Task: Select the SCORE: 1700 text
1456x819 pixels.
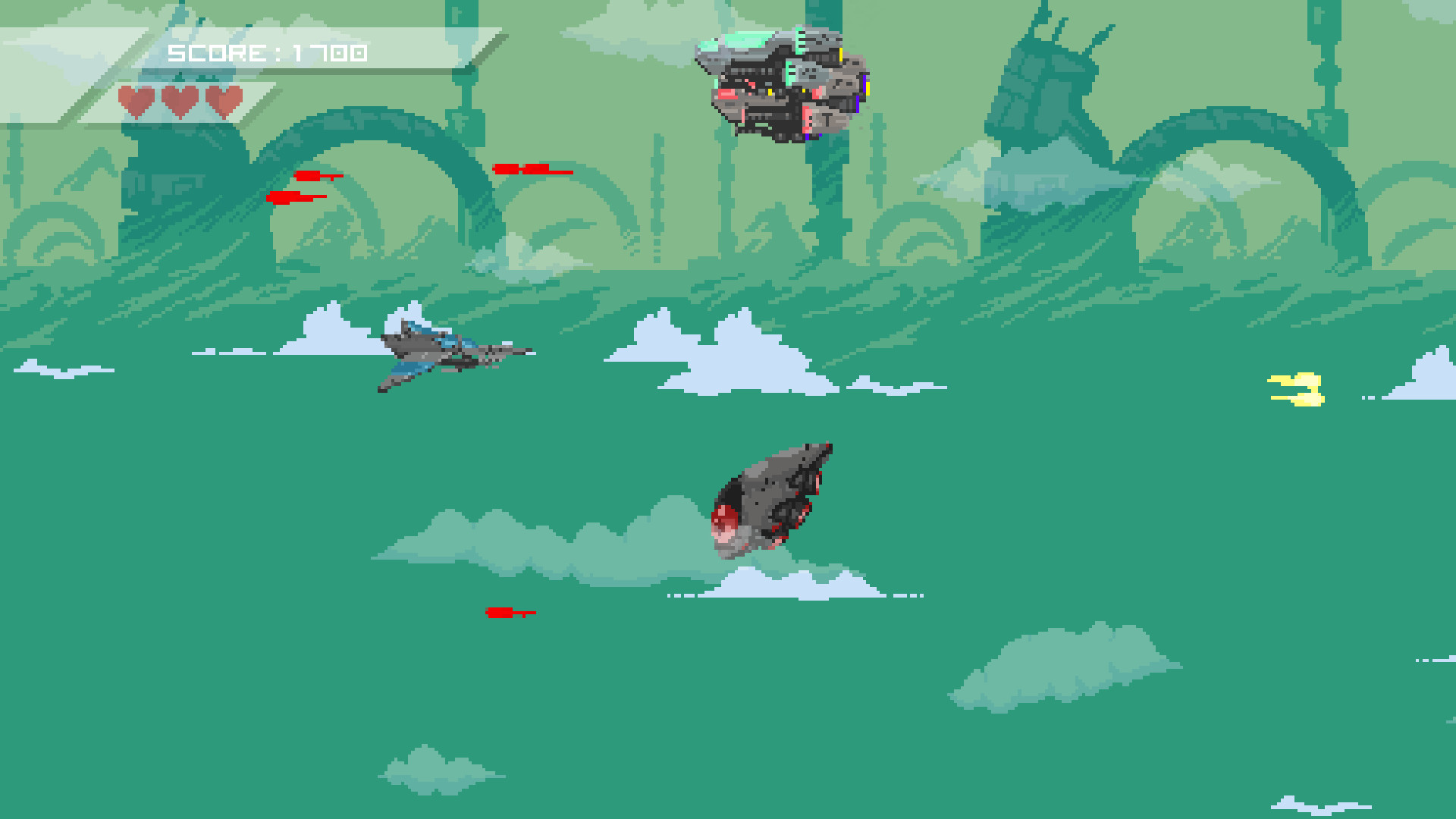Action: [x=265, y=53]
